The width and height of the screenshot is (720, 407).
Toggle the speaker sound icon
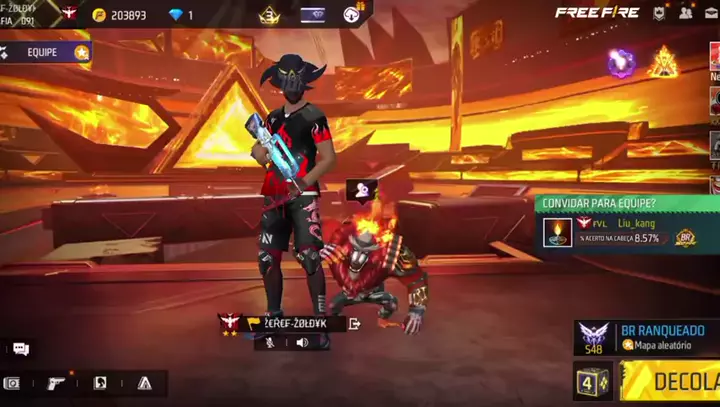(302, 342)
